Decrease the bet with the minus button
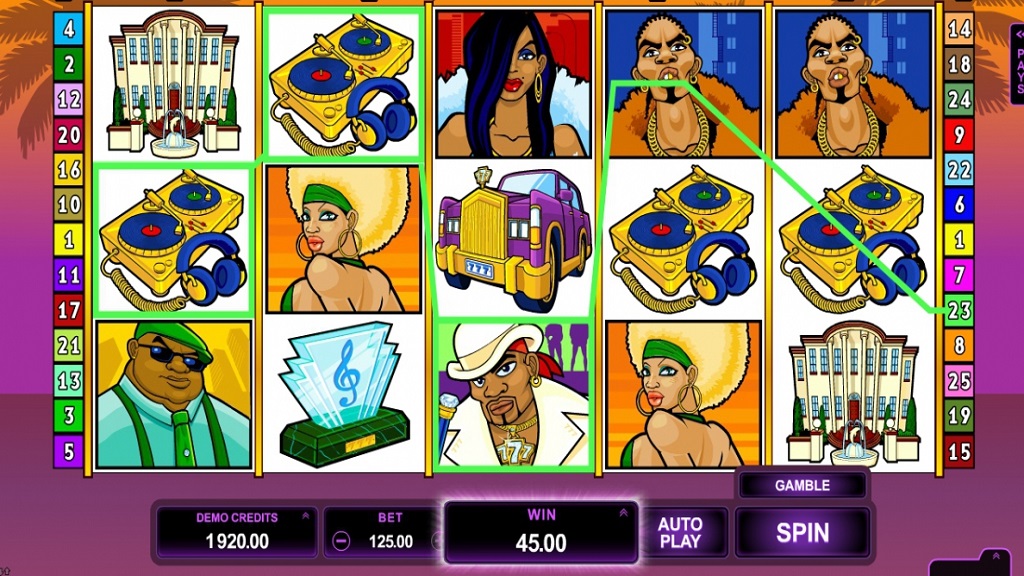This screenshot has height=576, width=1024. [341, 541]
